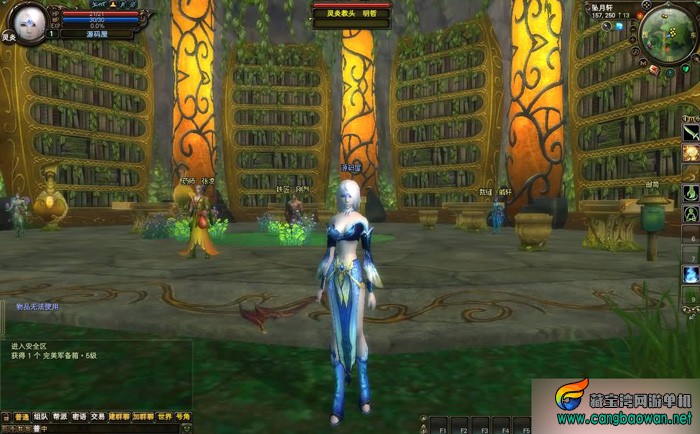Select the 帮派 guild chat tab
700x434 pixels.
[x=60, y=416]
